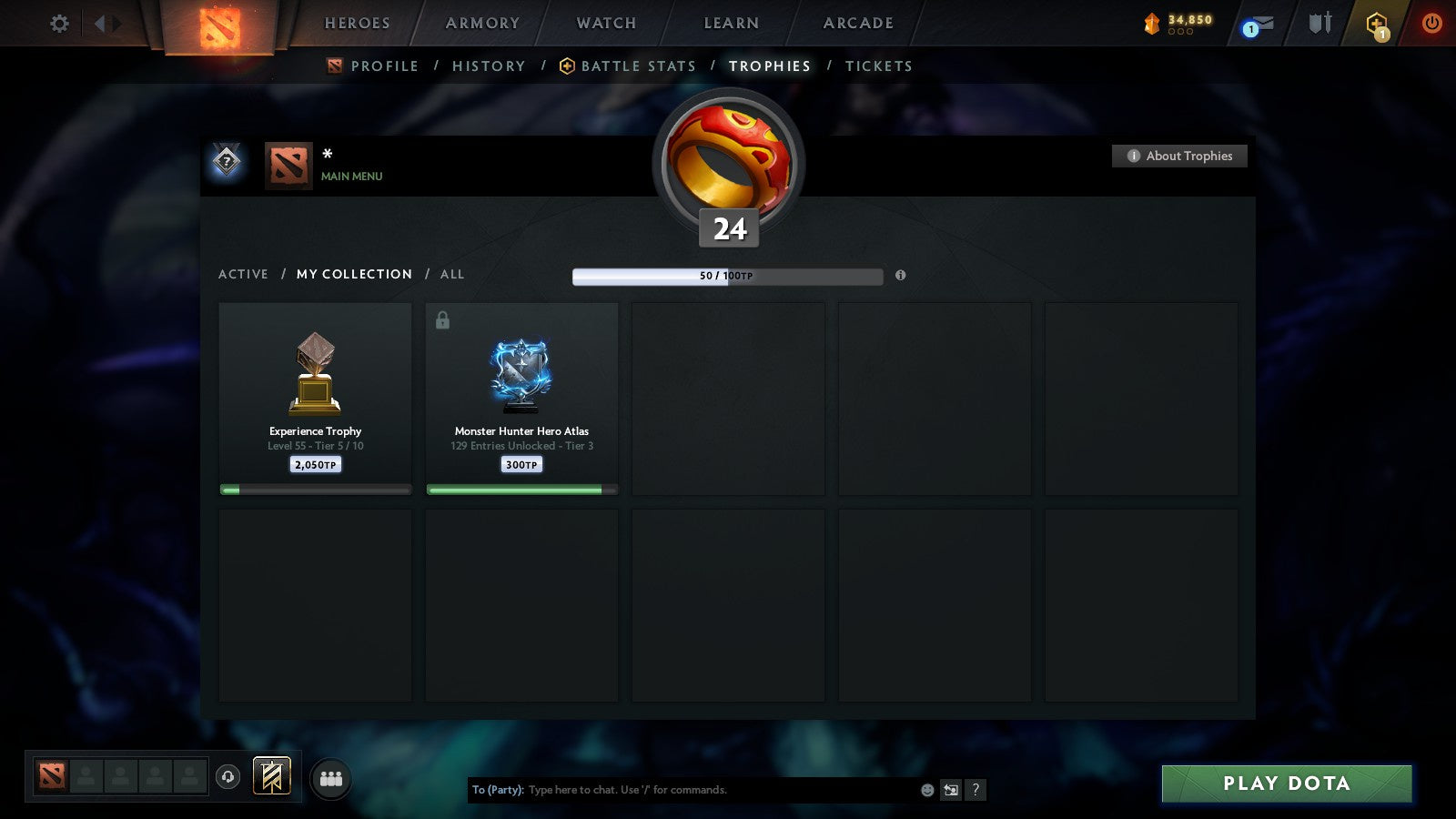Click the red power button icon

1431,25
